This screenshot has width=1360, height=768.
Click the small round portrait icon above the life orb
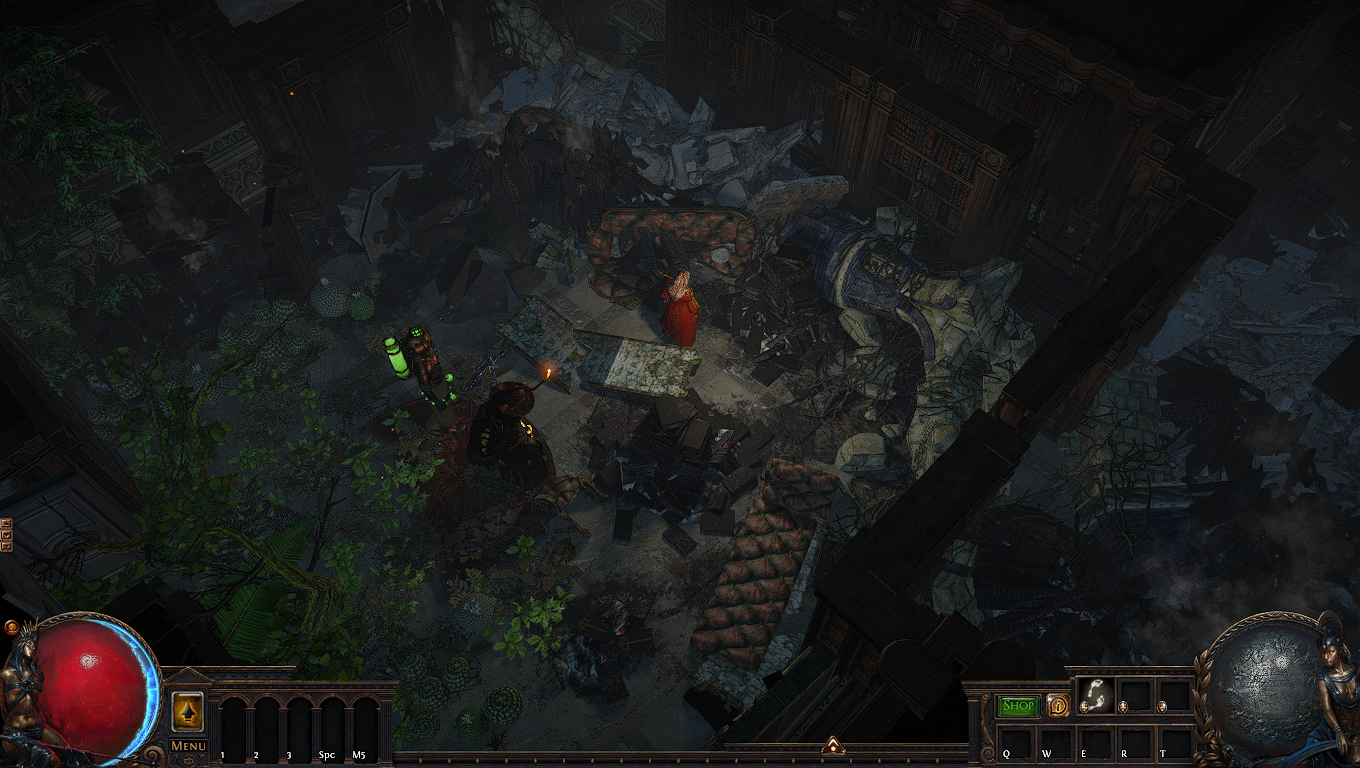pyautogui.click(x=11, y=627)
